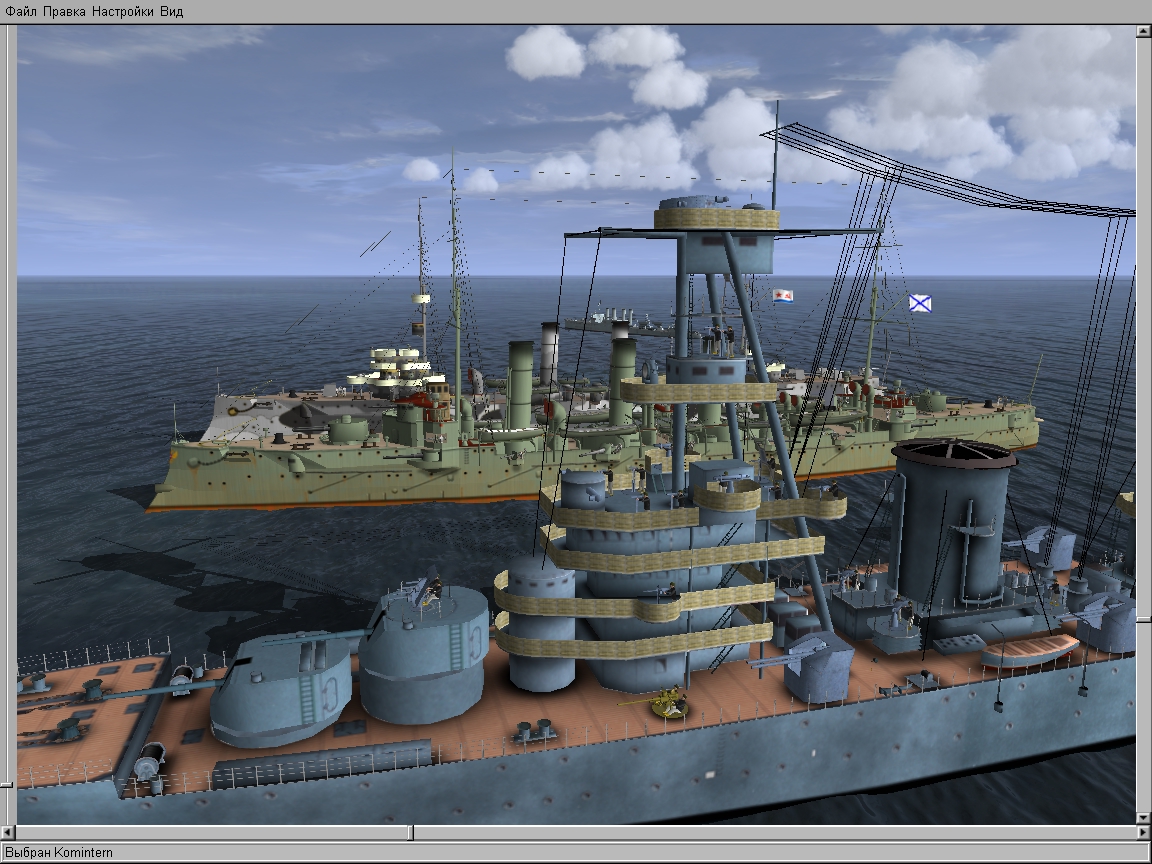
Task: Open the Правка menu
Action: [64, 12]
